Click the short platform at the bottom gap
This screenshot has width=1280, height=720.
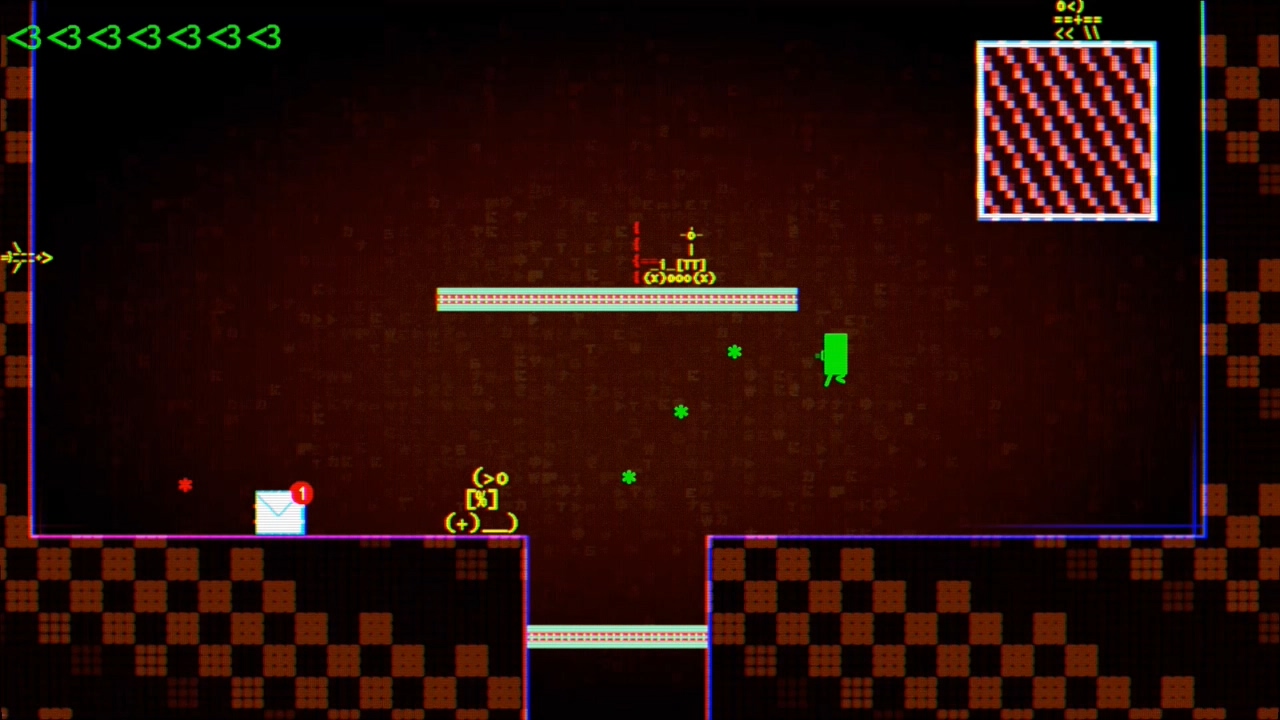(x=617, y=637)
